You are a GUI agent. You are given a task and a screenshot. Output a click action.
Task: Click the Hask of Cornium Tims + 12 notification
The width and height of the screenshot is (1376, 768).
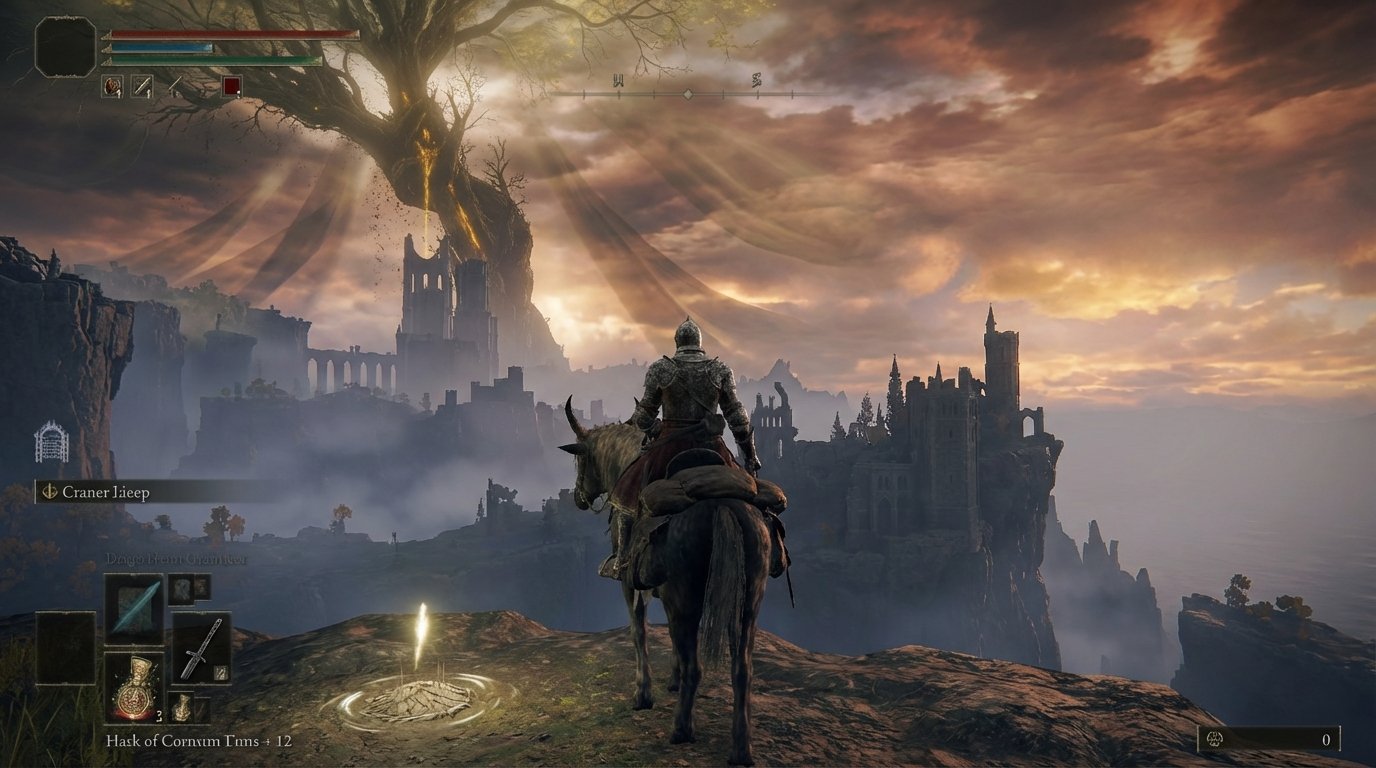click(x=200, y=740)
